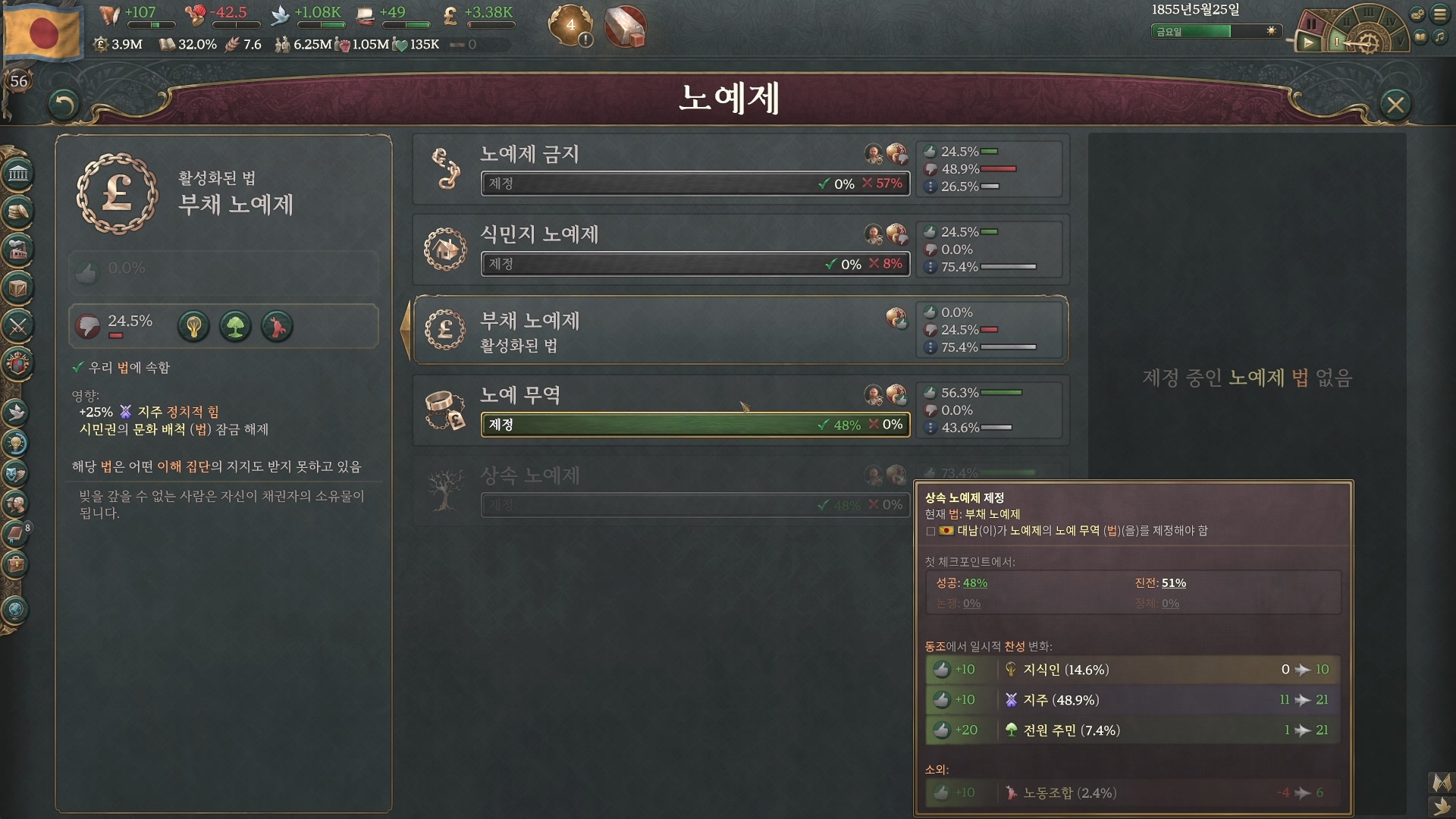Open the technology panel with lightbulb icon
Image resolution: width=1456 pixels, height=819 pixels.
[x=16, y=443]
